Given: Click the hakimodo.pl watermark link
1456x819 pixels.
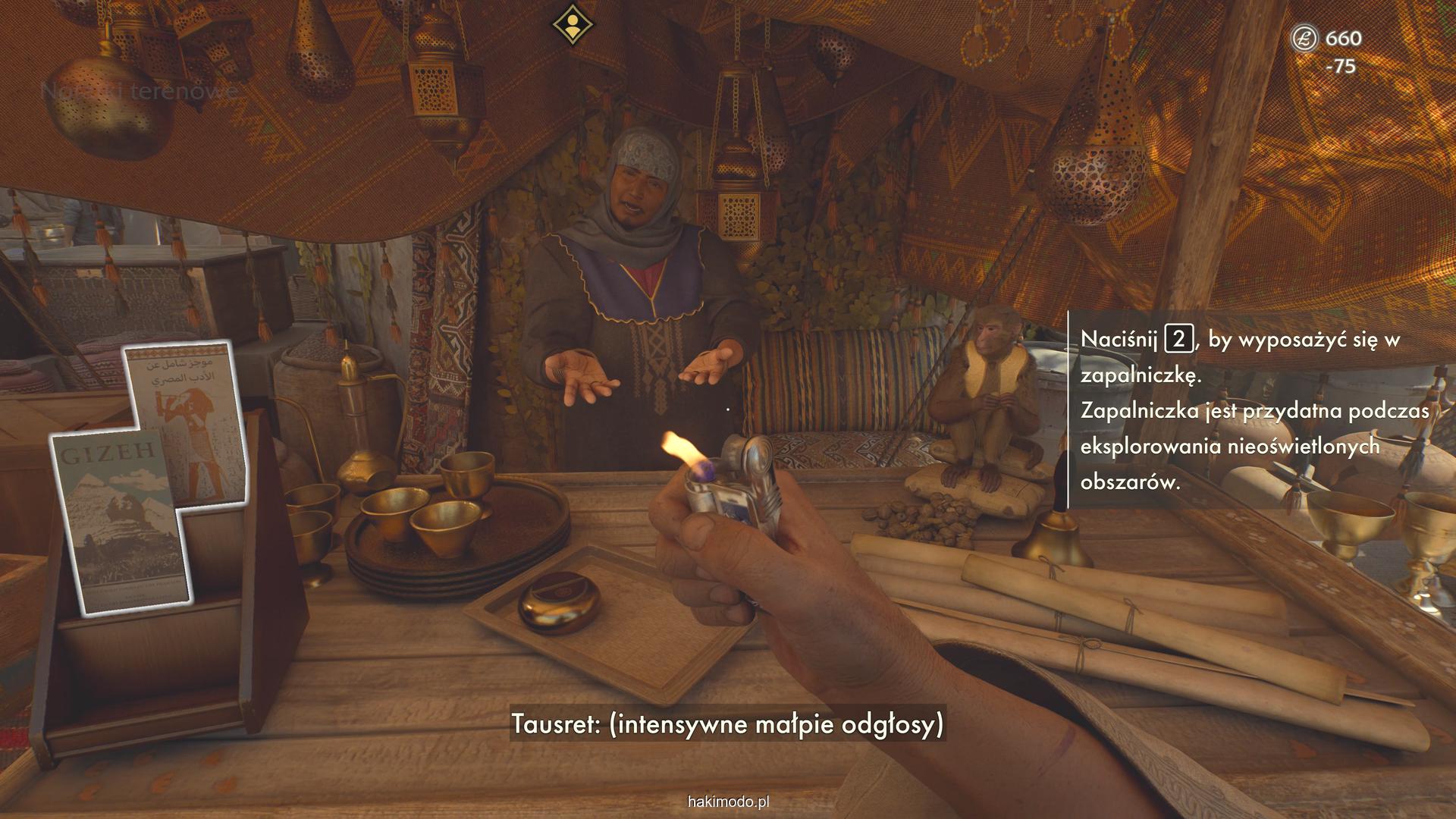Looking at the screenshot, I should pos(727,802).
